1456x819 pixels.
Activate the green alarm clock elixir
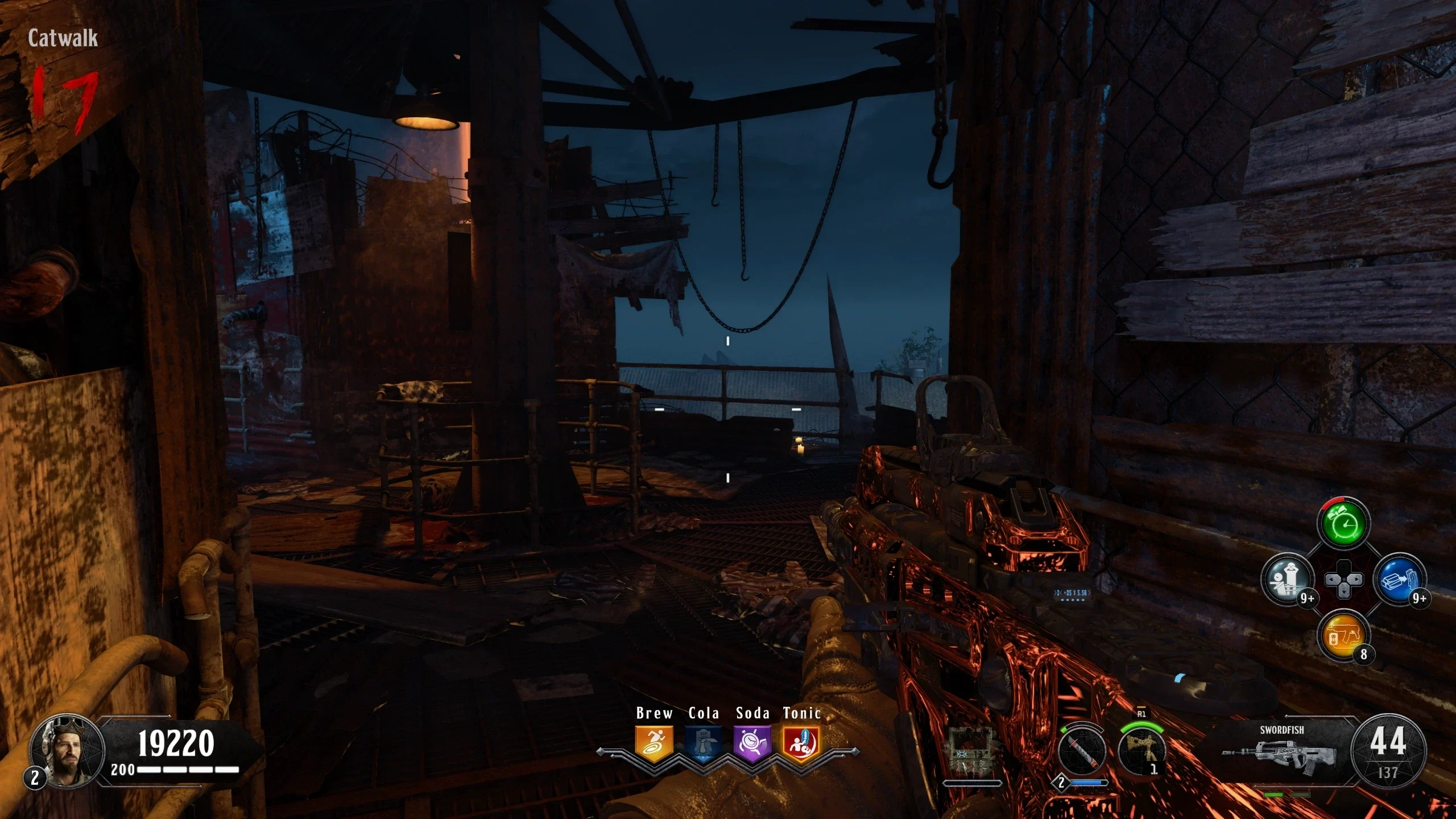1343,524
